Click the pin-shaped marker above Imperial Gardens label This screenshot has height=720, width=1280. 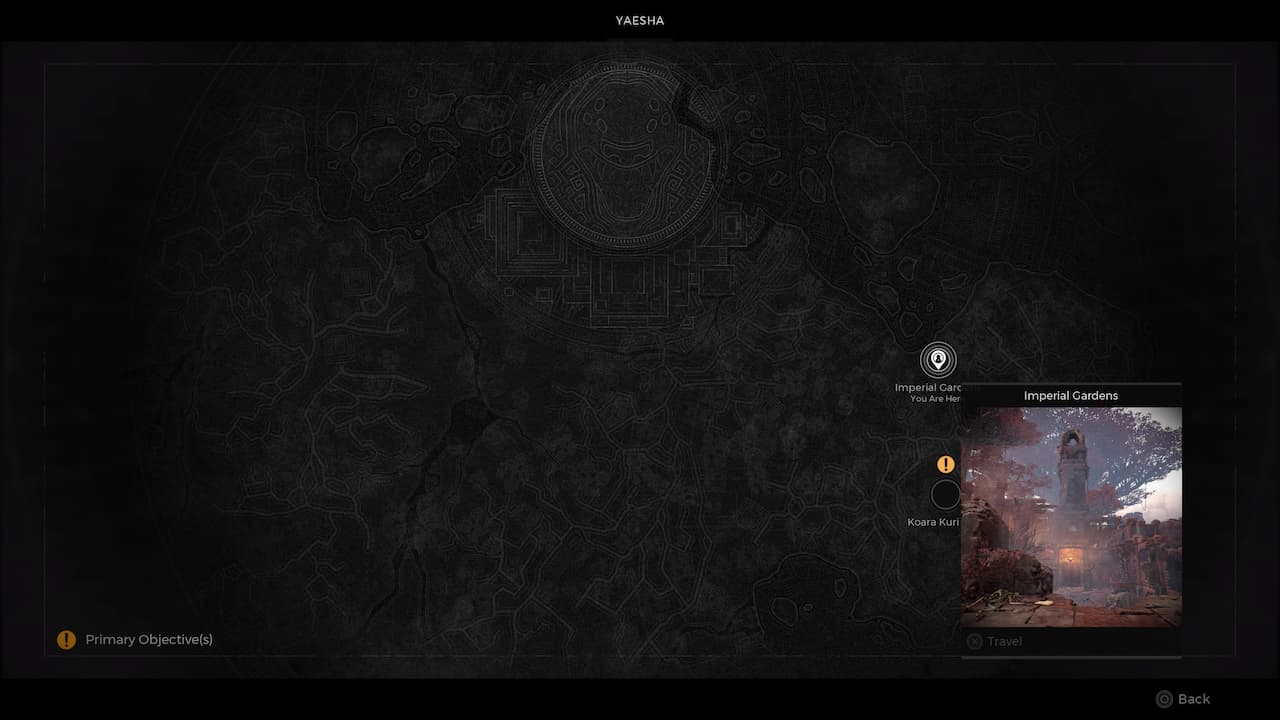937,361
